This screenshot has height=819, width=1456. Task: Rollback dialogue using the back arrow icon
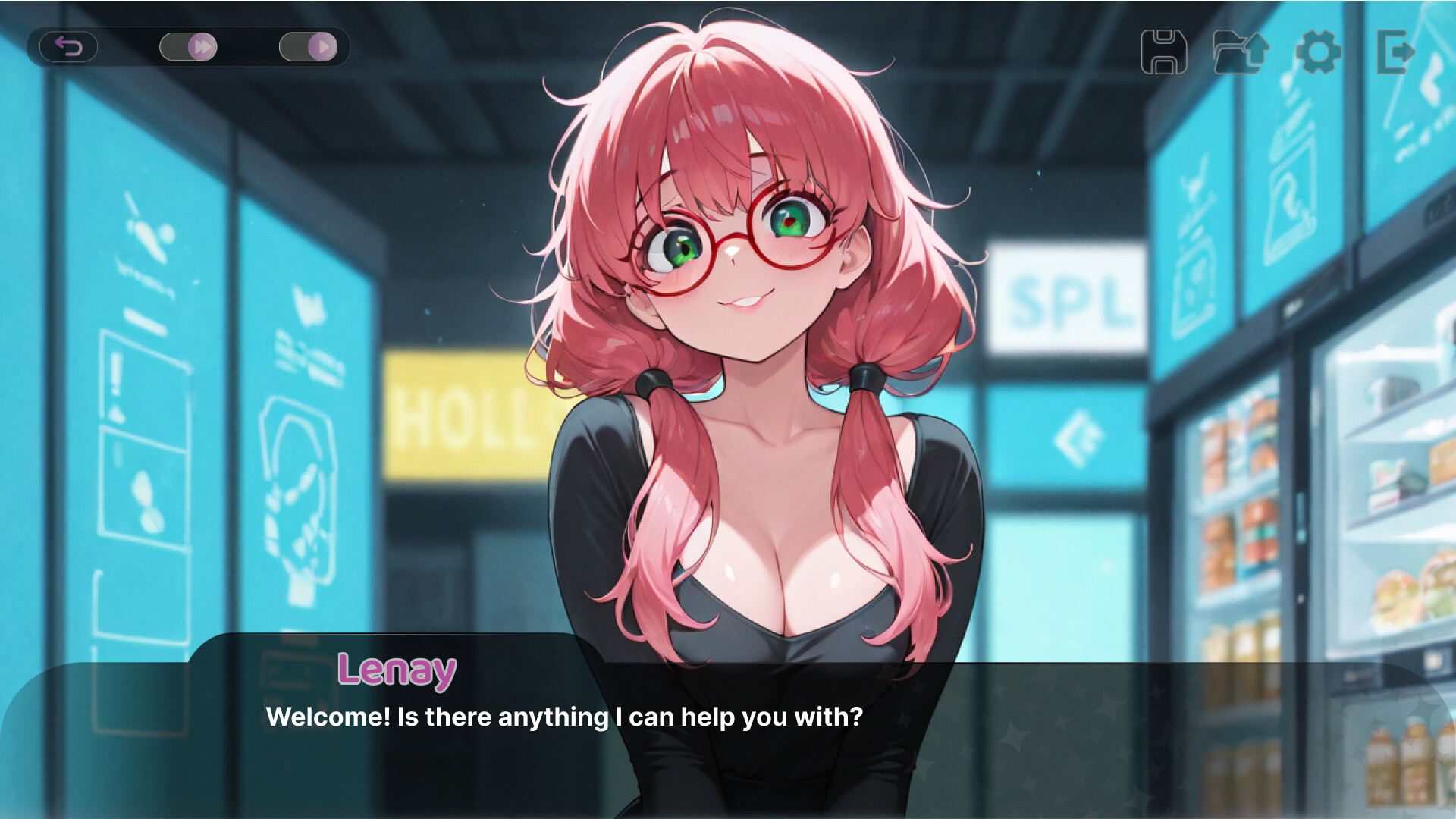69,47
